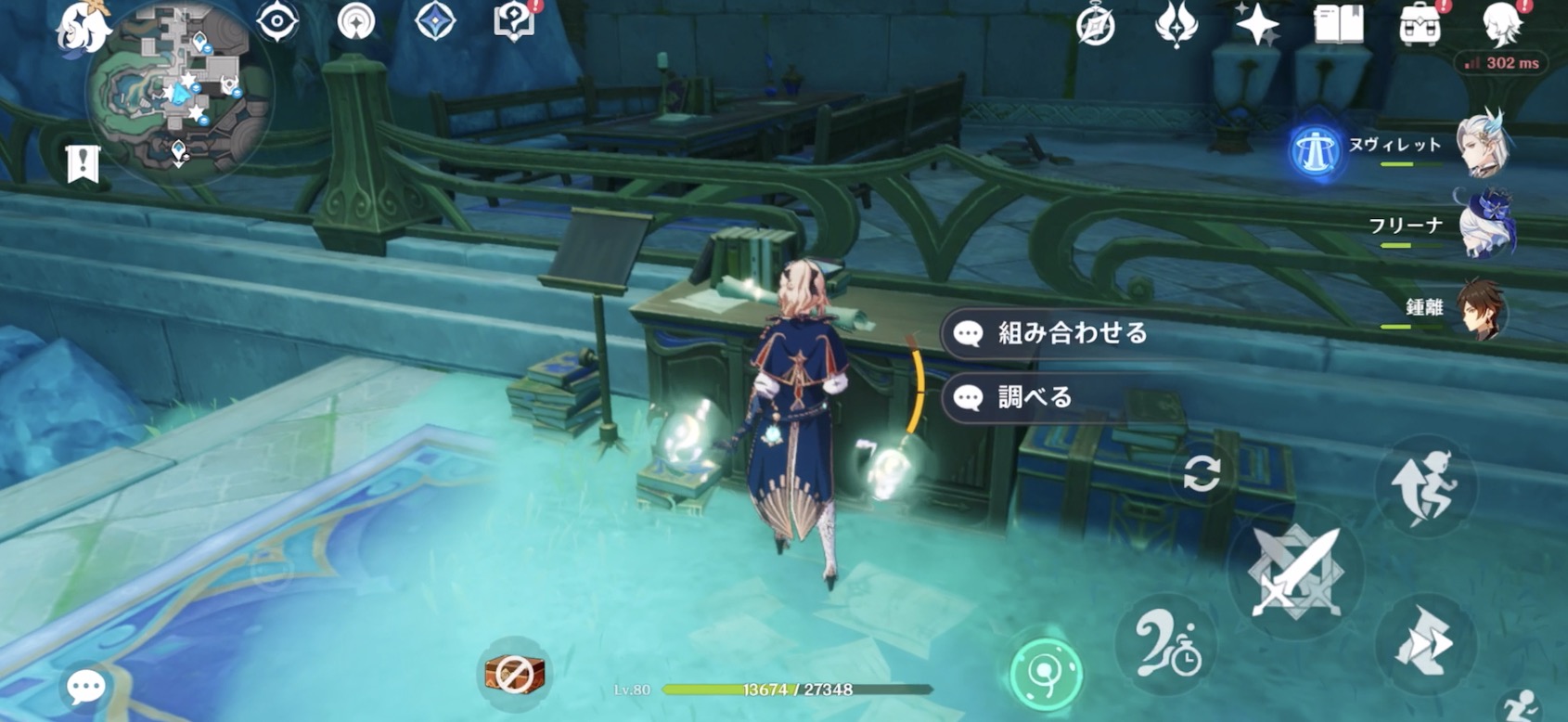
Task: Select the 組み合わせる dialogue option
Action: click(x=1048, y=334)
